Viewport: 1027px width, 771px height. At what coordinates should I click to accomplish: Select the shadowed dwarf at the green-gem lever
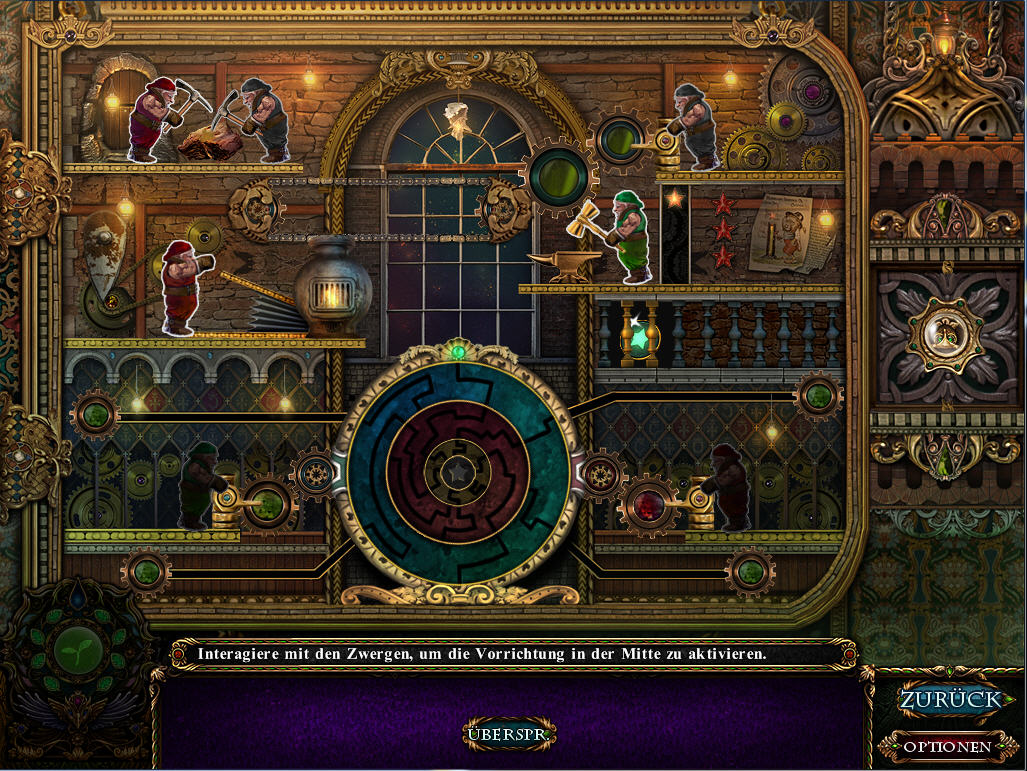tap(200, 485)
